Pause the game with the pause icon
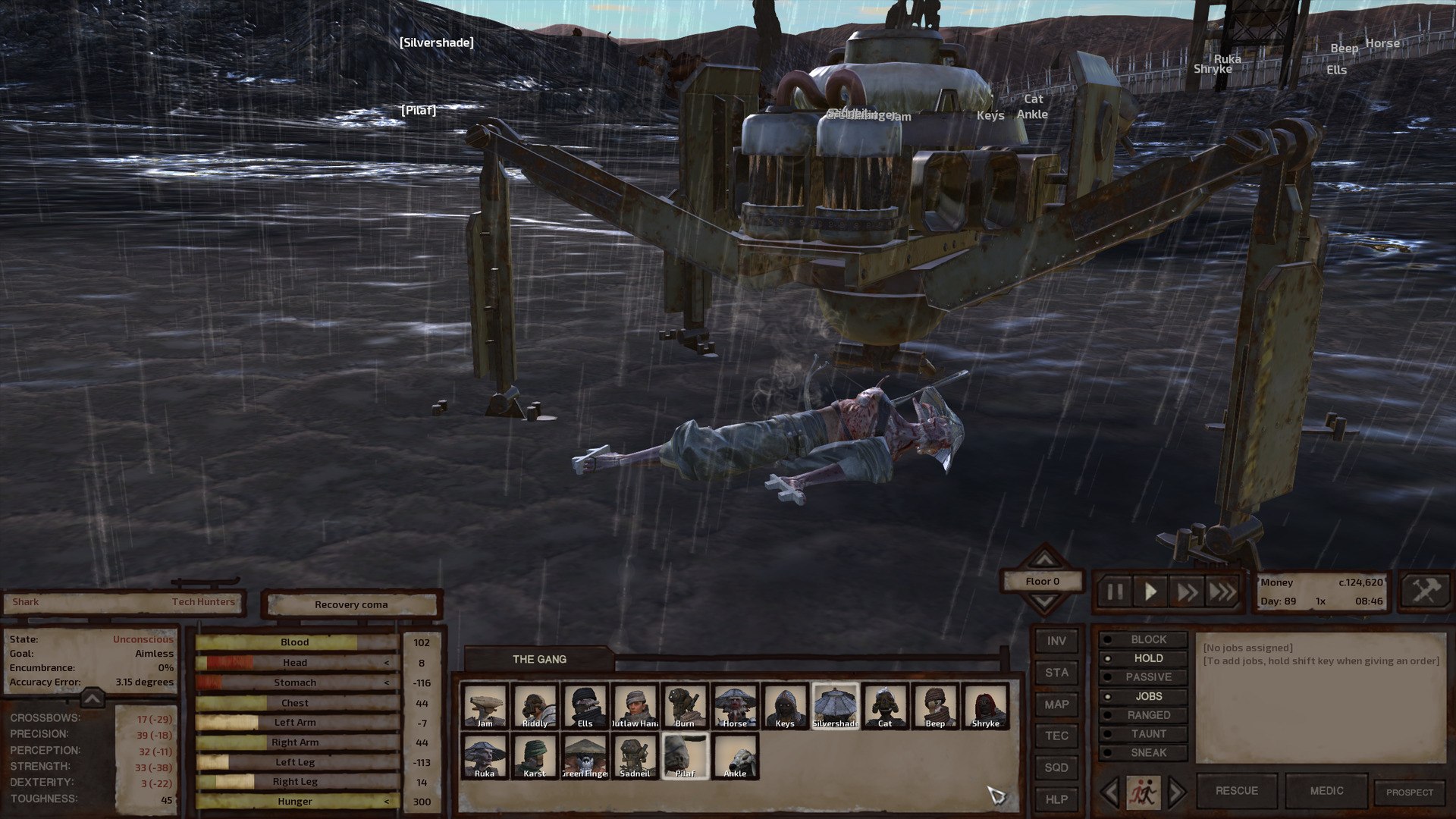The height and width of the screenshot is (819, 1456). coord(1114,591)
